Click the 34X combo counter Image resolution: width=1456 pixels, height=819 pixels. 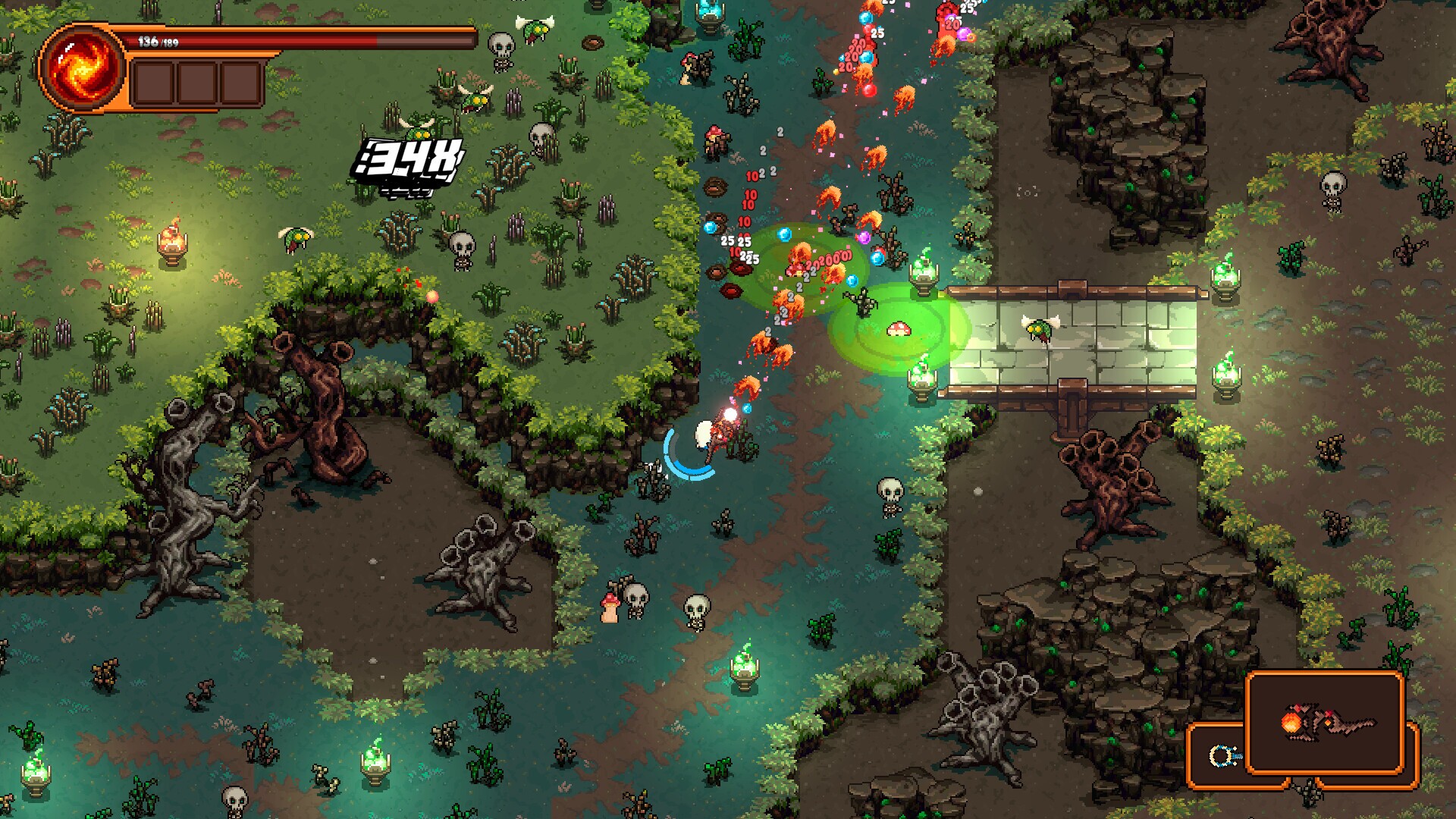coord(407,159)
